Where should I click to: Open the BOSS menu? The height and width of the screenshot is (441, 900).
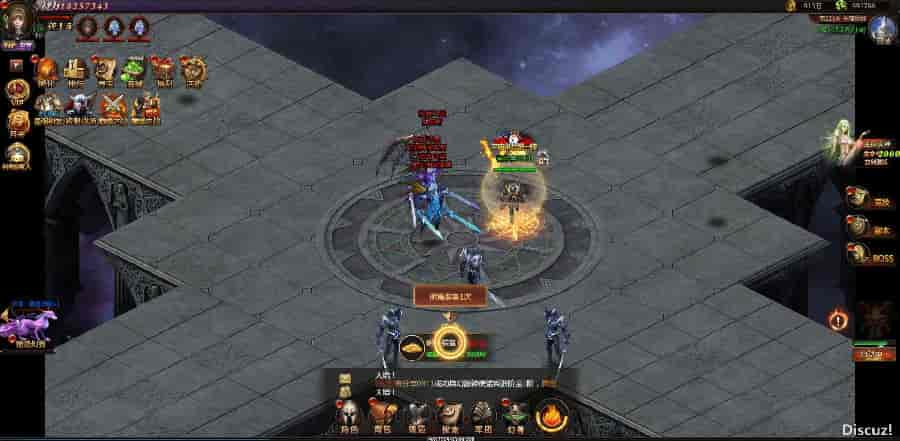857,258
